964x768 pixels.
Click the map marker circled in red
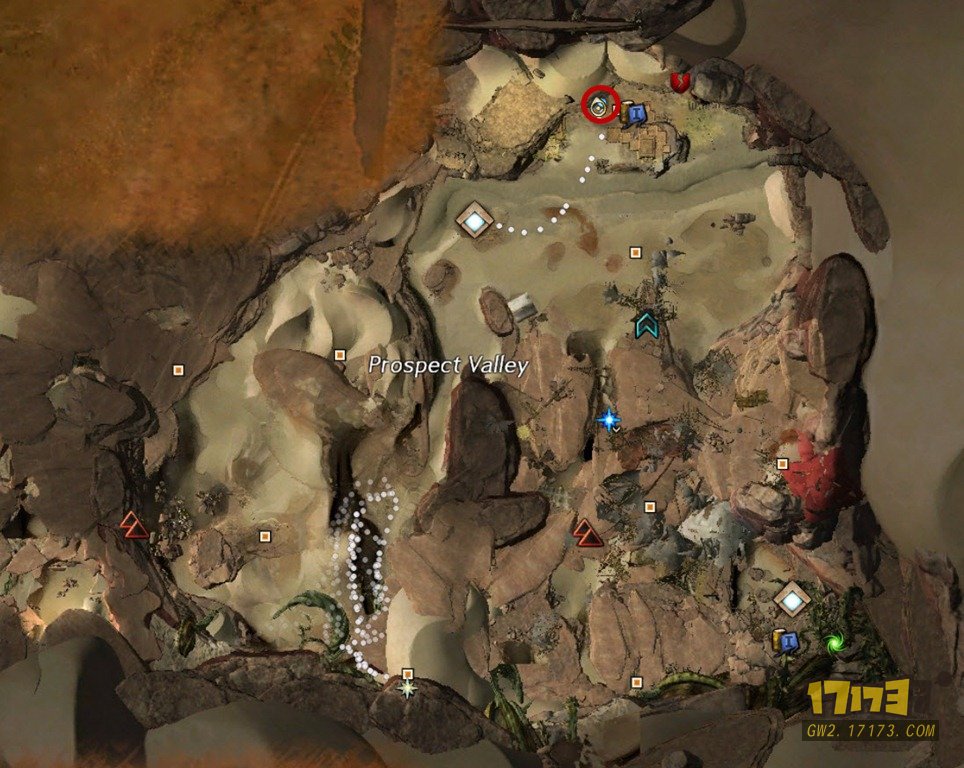coord(600,103)
